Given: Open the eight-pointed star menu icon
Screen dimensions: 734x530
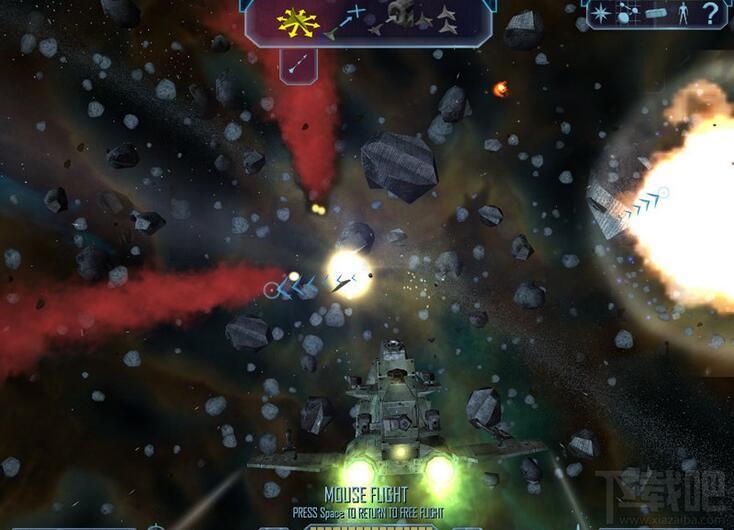Looking at the screenshot, I should [600, 13].
